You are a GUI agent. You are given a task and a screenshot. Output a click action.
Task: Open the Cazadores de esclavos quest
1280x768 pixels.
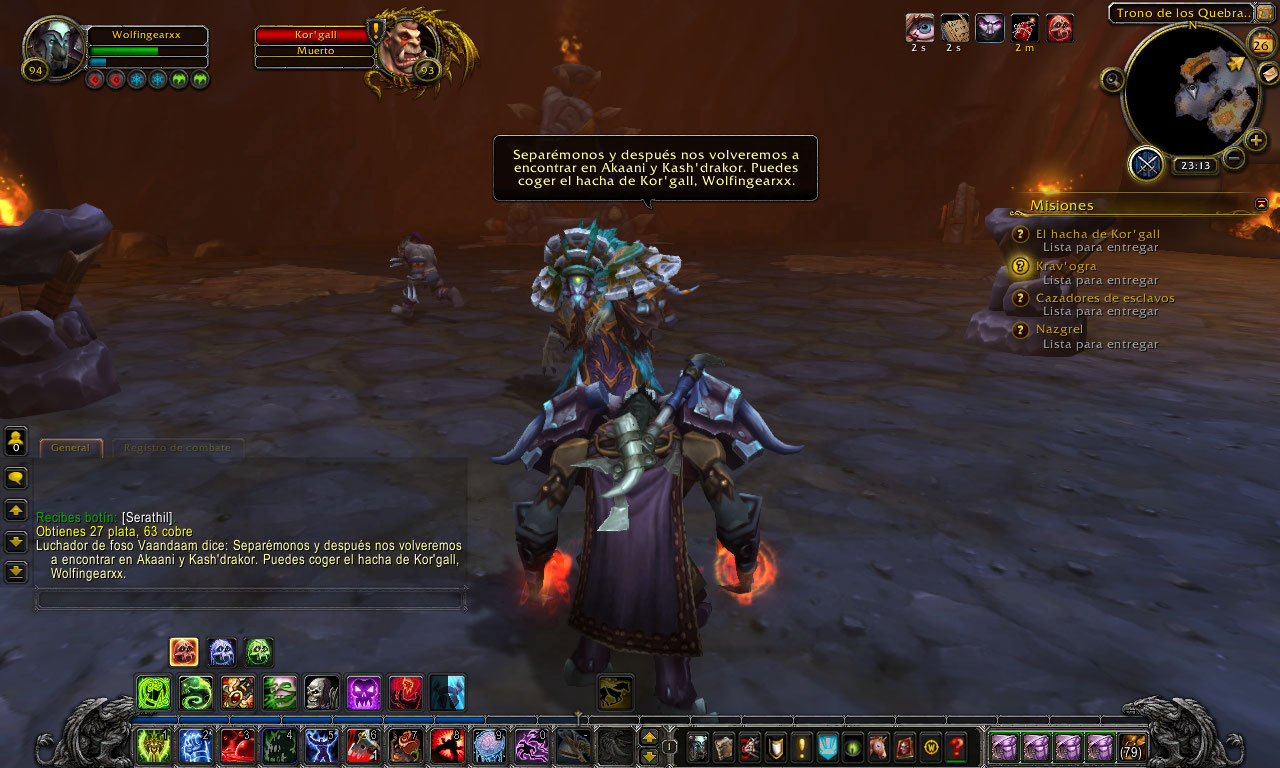[1104, 298]
